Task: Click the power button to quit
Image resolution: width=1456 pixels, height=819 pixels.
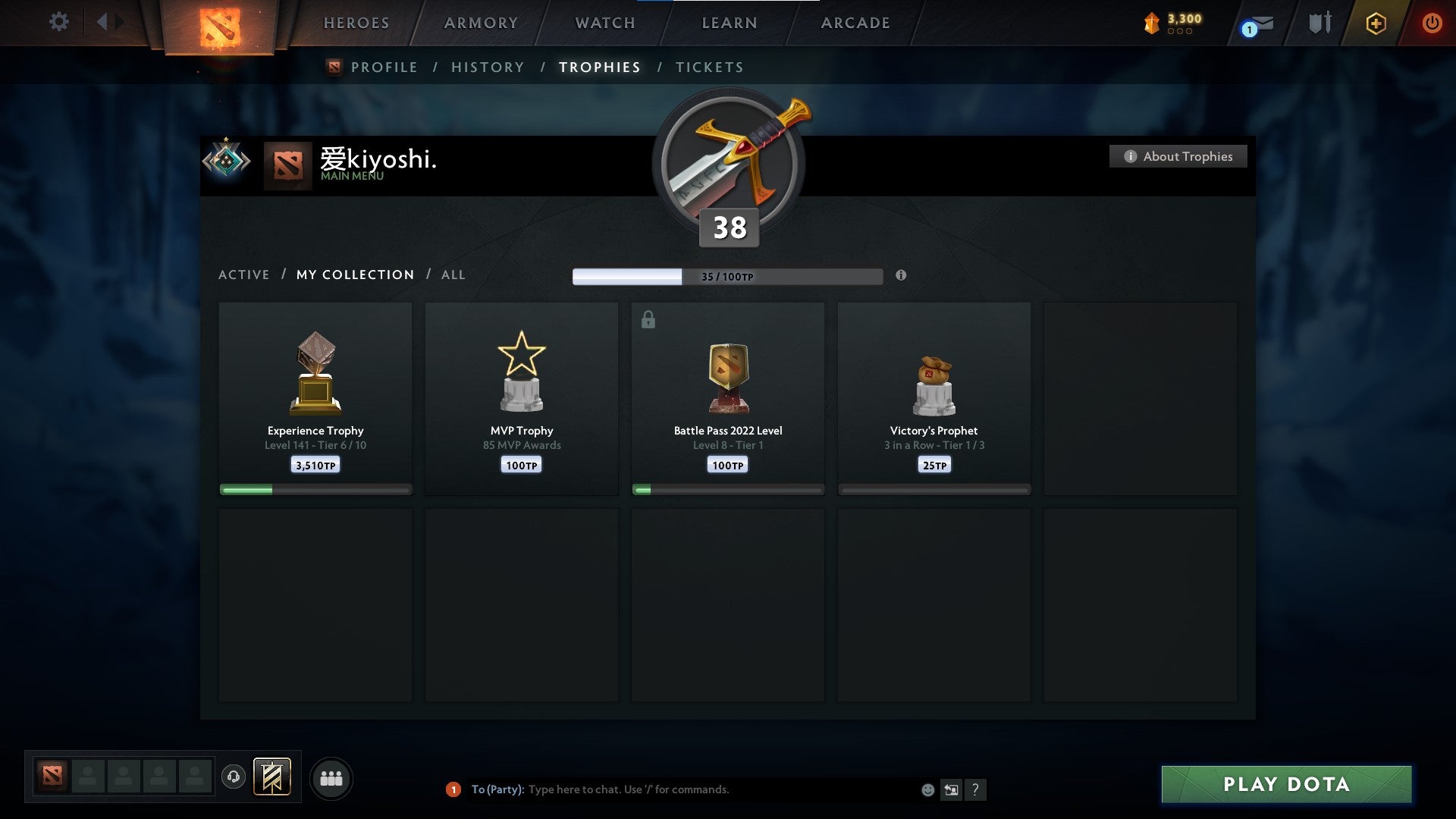Action: pyautogui.click(x=1432, y=23)
